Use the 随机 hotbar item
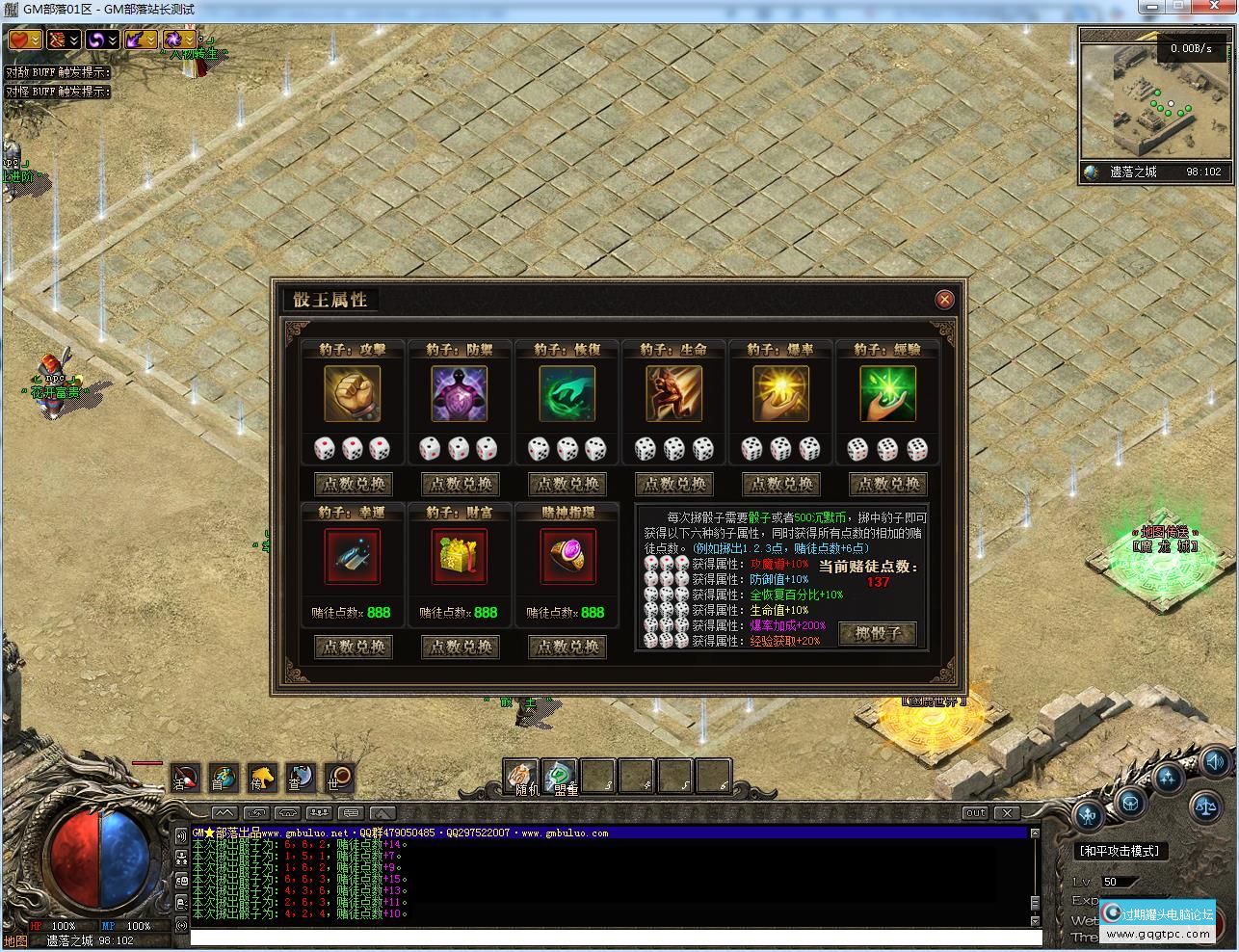1239x952 pixels. click(521, 776)
